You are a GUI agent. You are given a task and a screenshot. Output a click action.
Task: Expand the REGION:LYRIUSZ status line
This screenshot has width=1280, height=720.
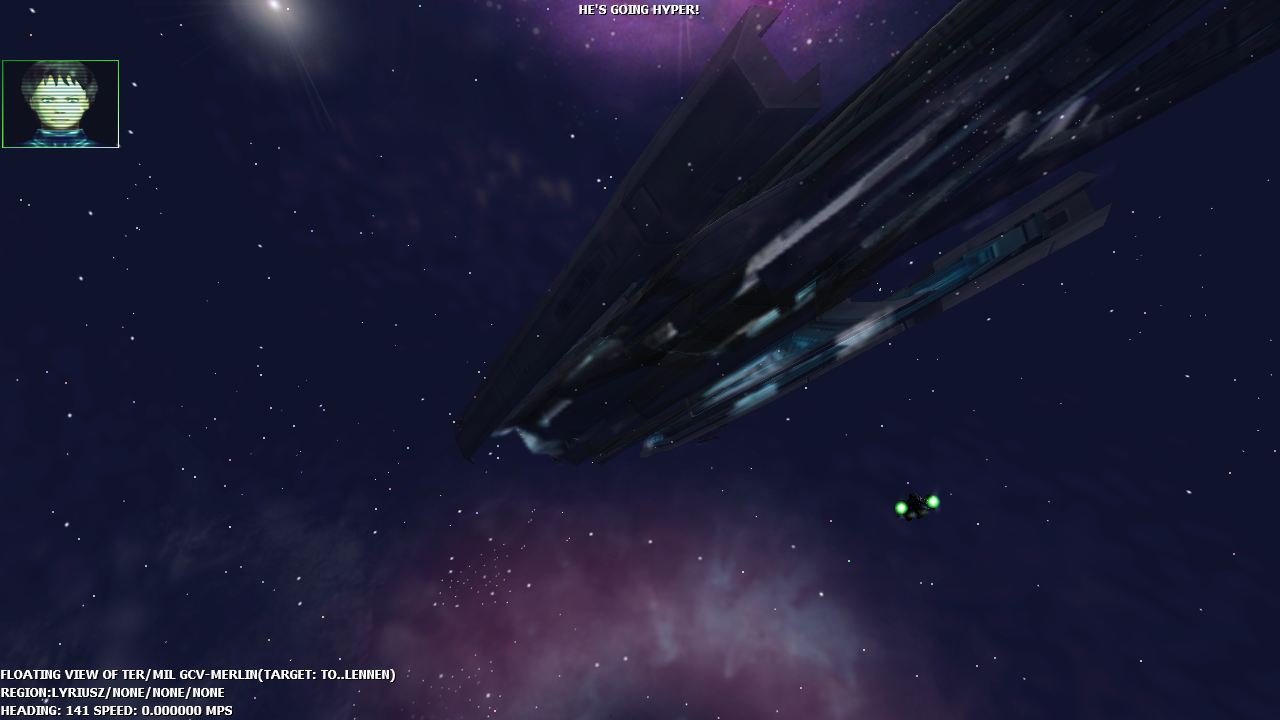coord(113,692)
